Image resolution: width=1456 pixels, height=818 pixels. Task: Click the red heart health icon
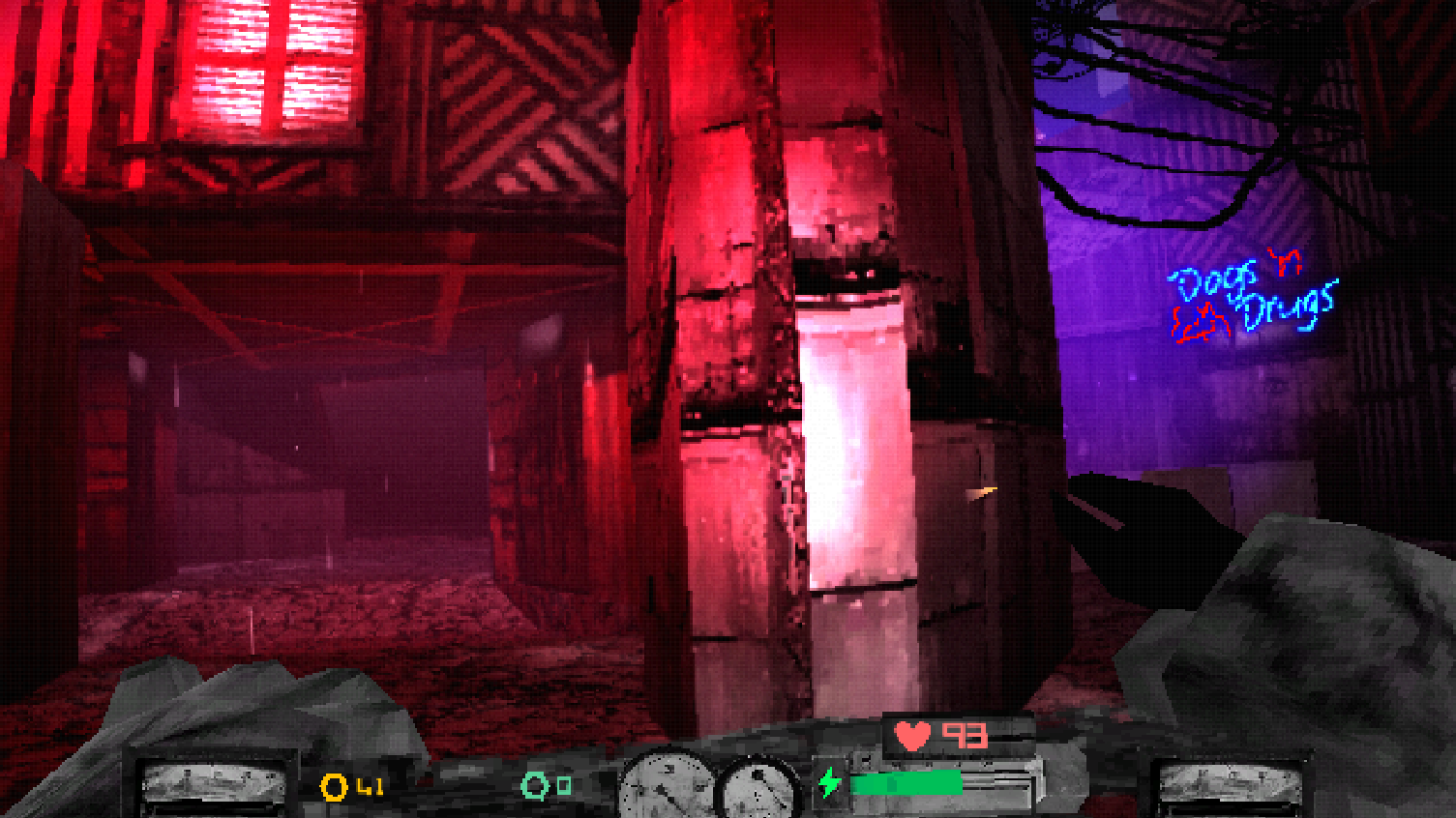click(912, 736)
